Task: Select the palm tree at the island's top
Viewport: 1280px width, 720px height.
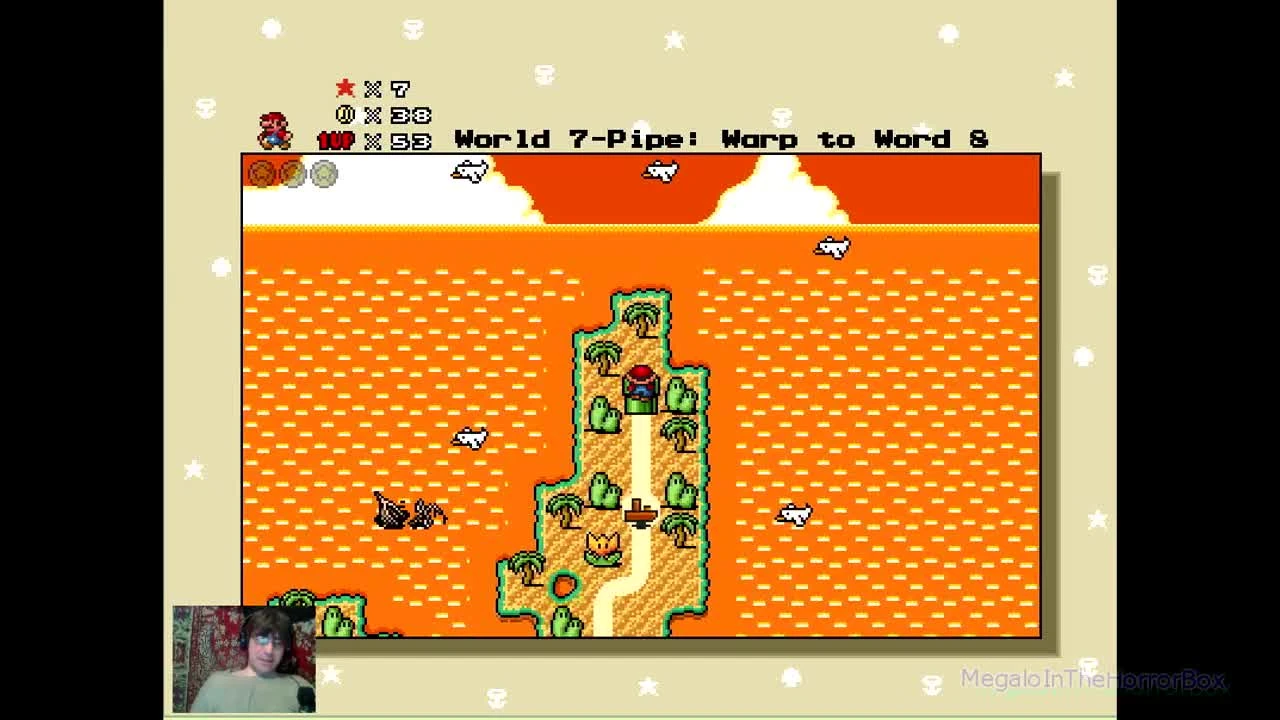Action: pos(640,318)
